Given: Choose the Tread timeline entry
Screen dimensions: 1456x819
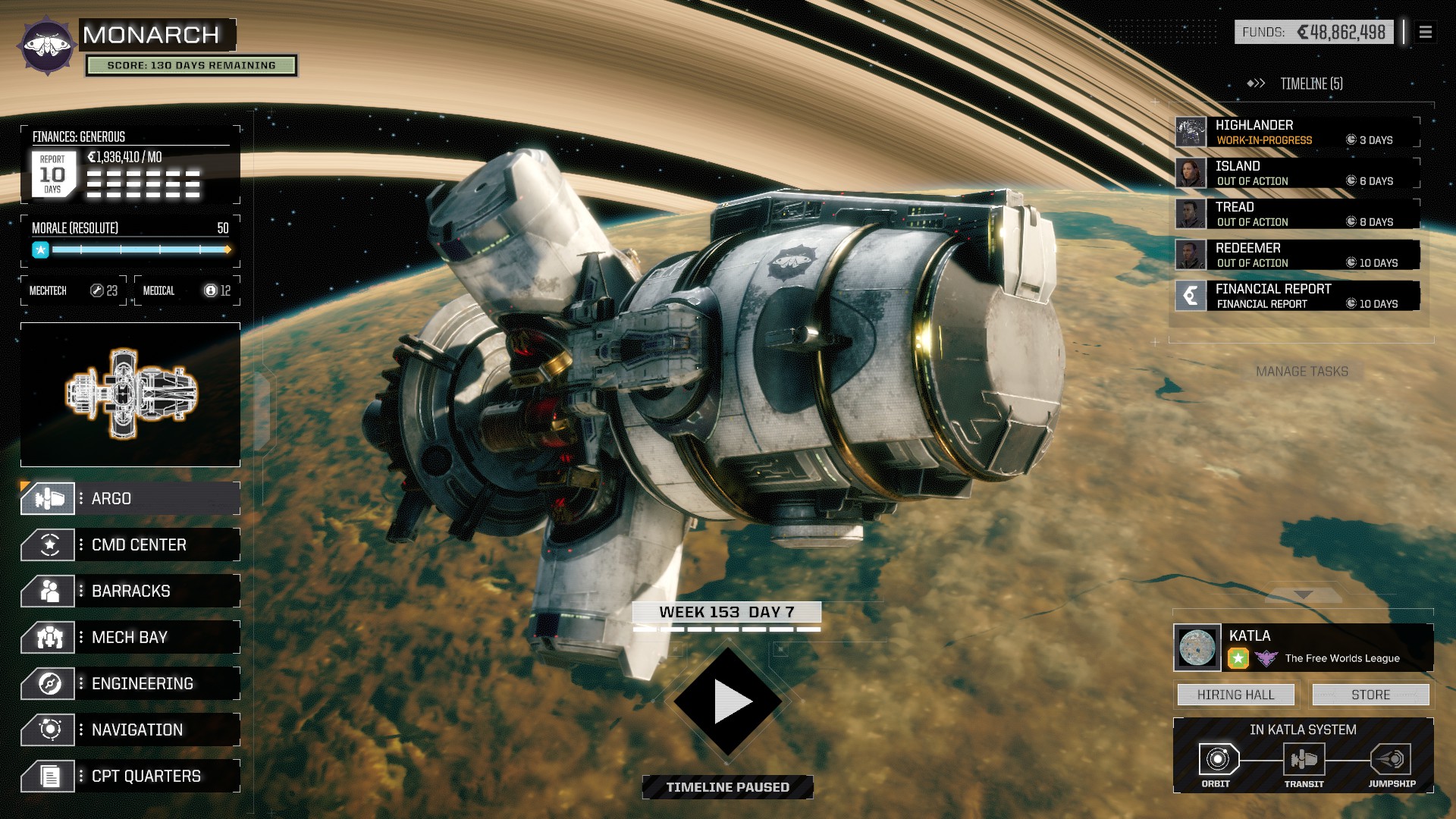Looking at the screenshot, I should click(x=1297, y=214).
